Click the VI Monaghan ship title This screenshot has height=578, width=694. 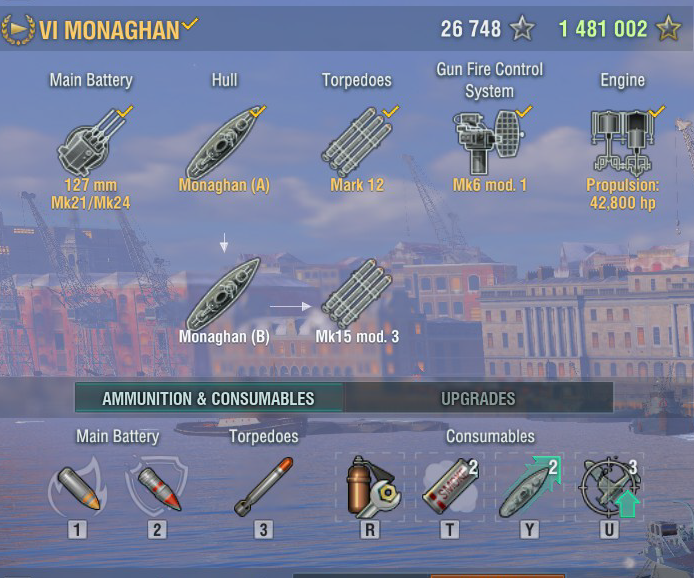pyautogui.click(x=109, y=29)
